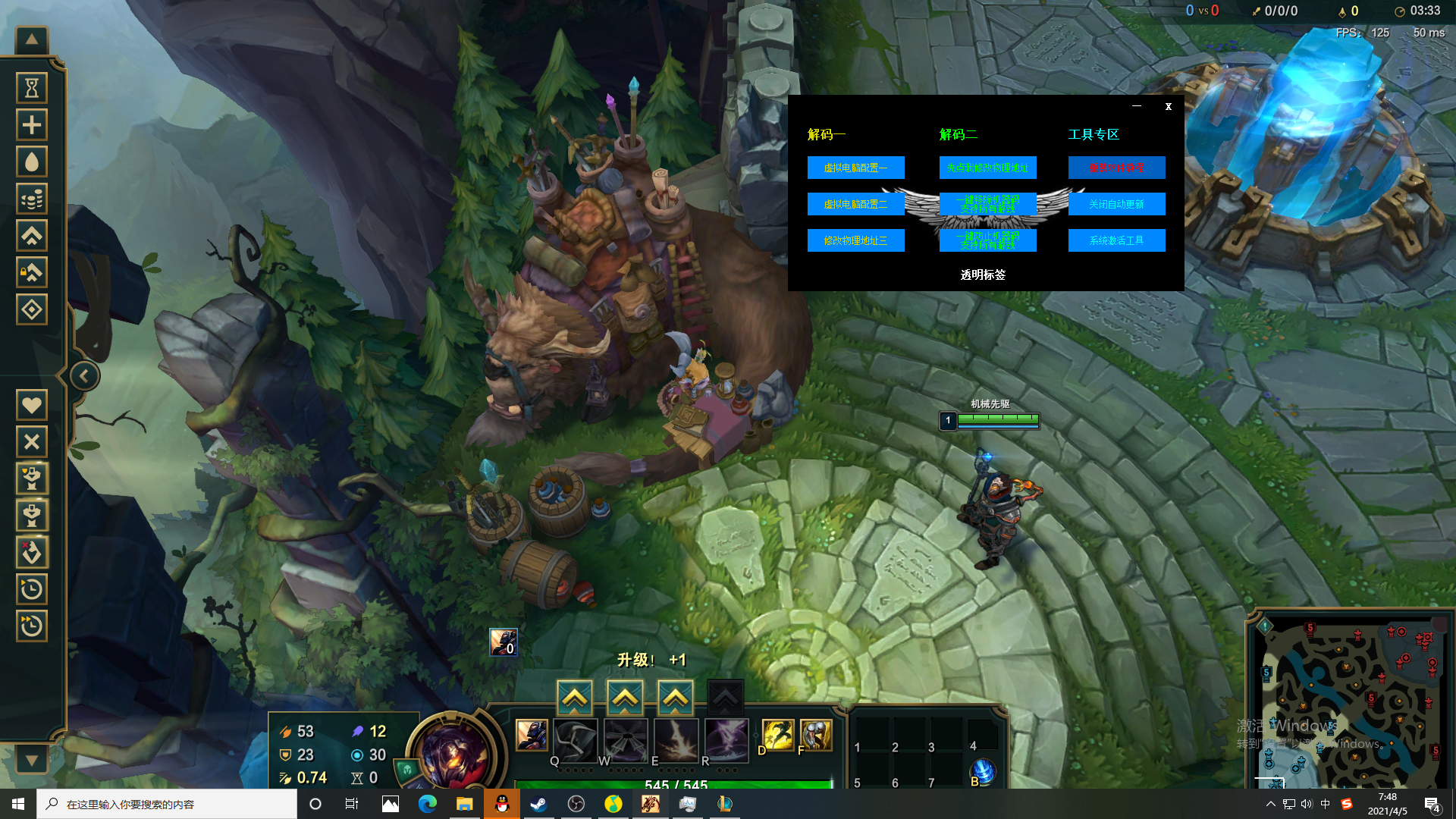Minimize the black overlay tool window
1456x819 pixels.
coord(1137,106)
